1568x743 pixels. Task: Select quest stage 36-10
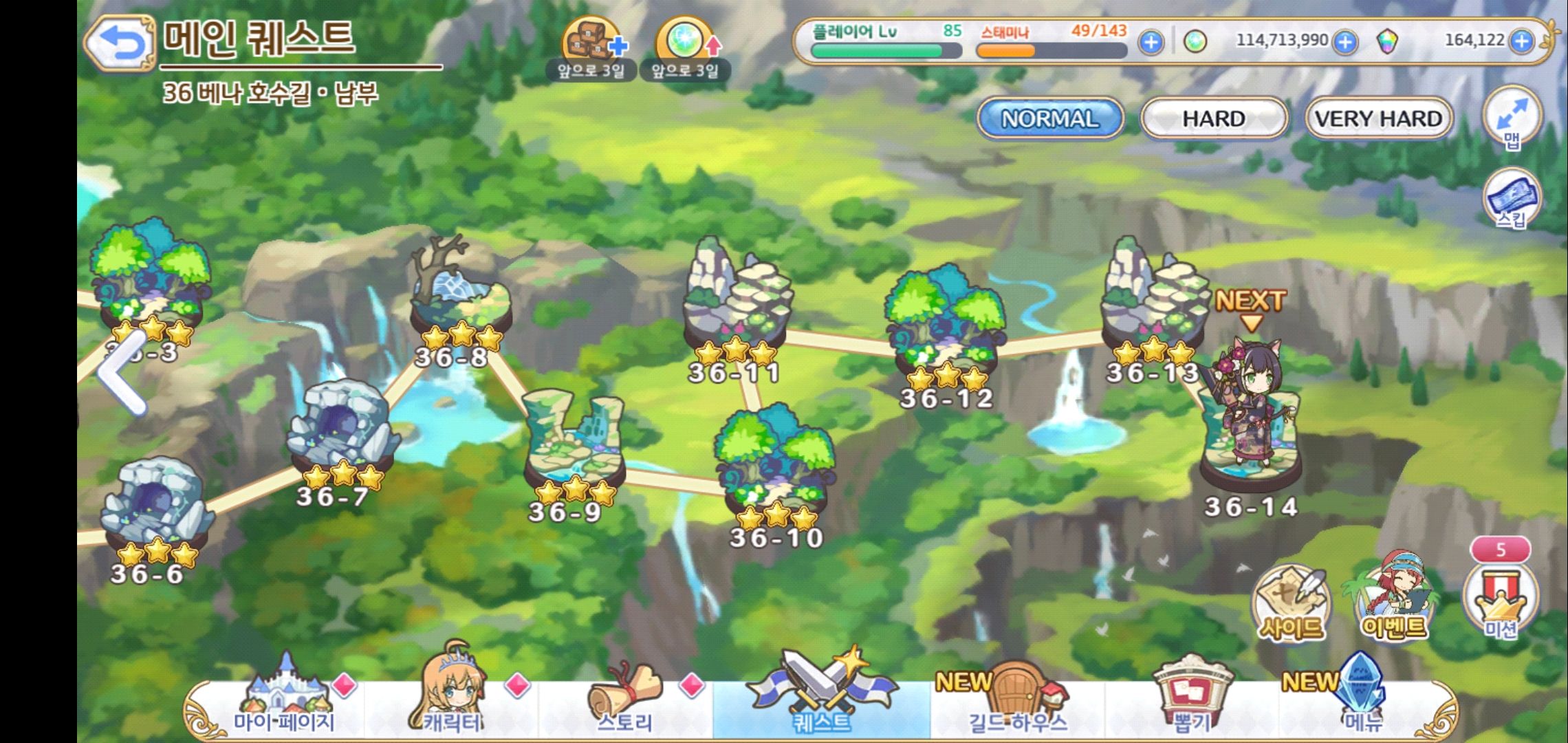pyautogui.click(x=776, y=468)
